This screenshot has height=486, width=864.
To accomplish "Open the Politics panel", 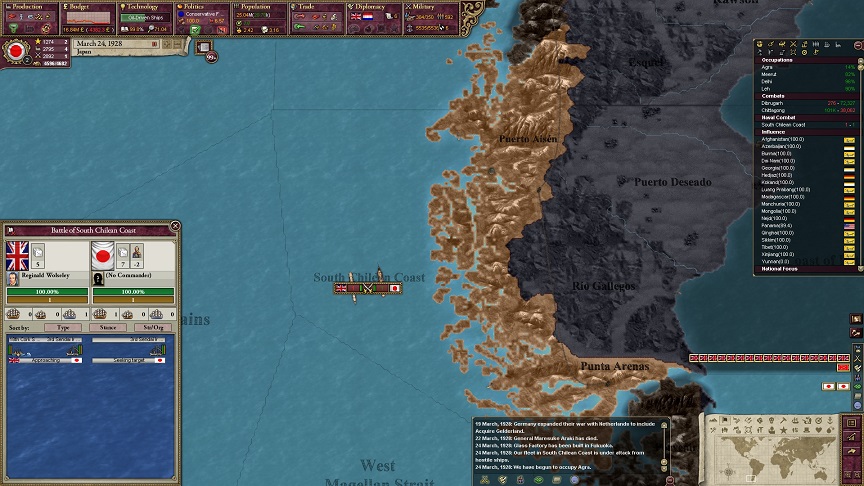I will click(203, 7).
